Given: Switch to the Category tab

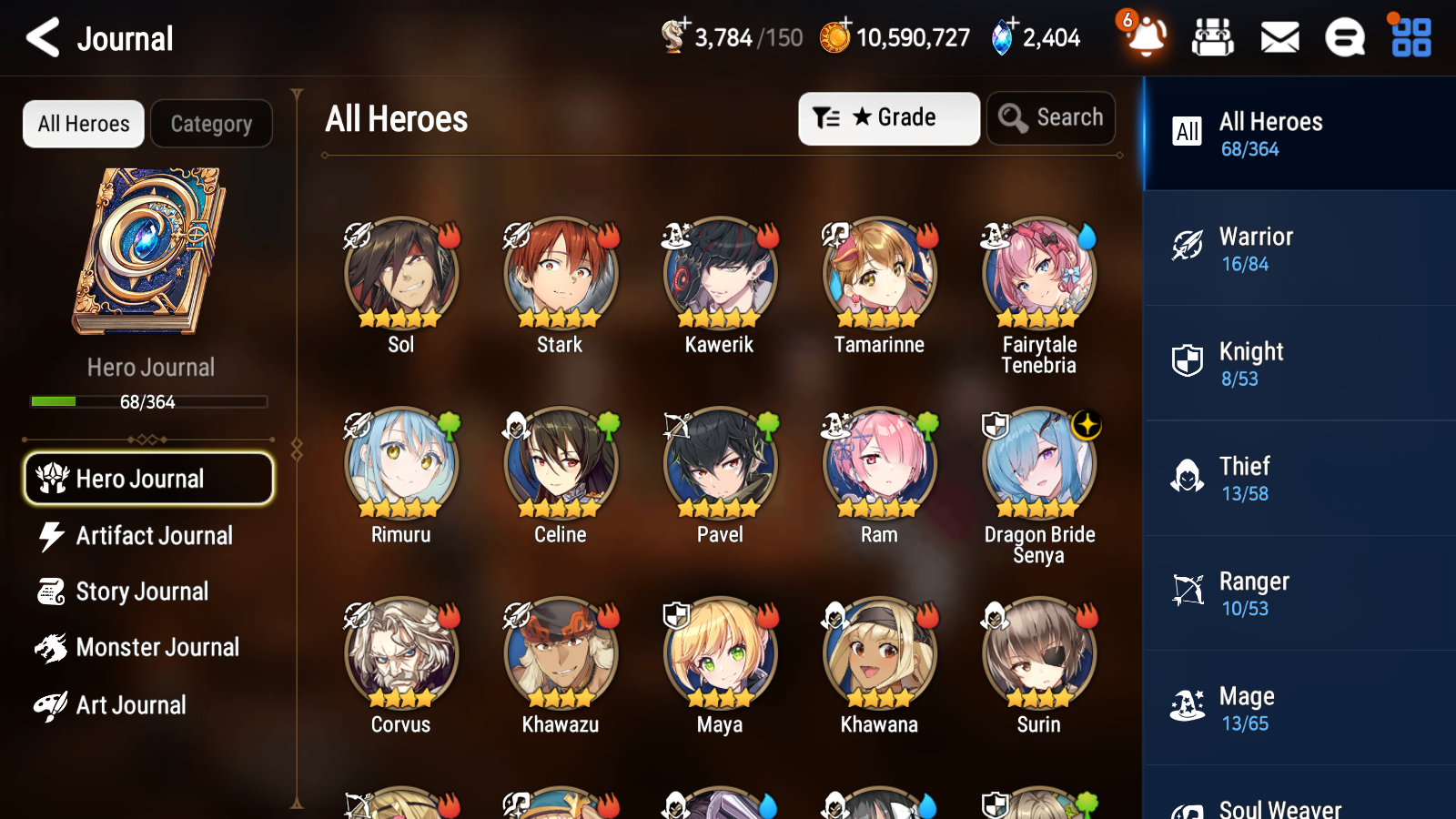Looking at the screenshot, I should [x=211, y=124].
